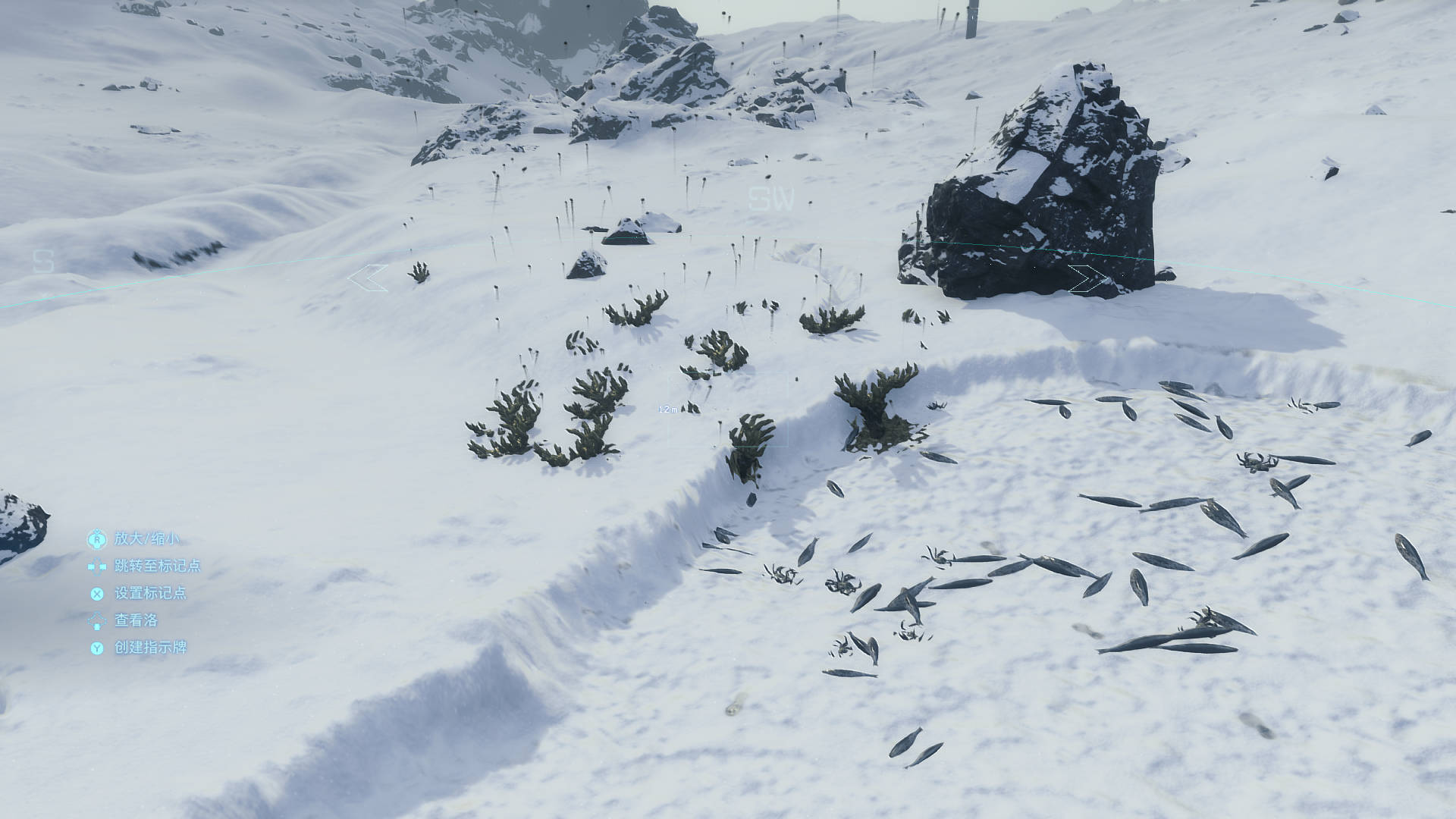Click the right chevron arrow on the compass
The width and height of the screenshot is (1456, 819).
pos(1087,279)
